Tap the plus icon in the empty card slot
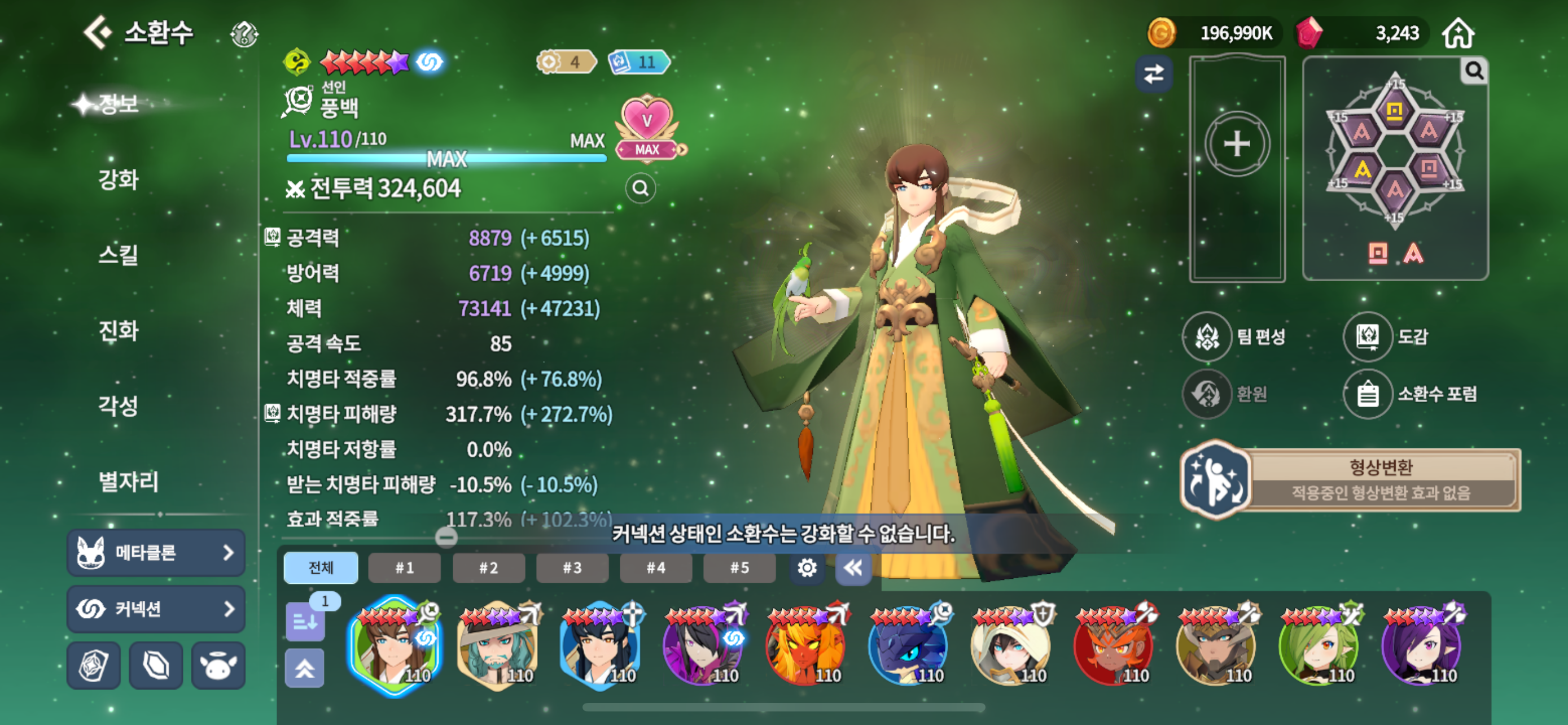This screenshot has width=1568, height=725. [x=1237, y=145]
